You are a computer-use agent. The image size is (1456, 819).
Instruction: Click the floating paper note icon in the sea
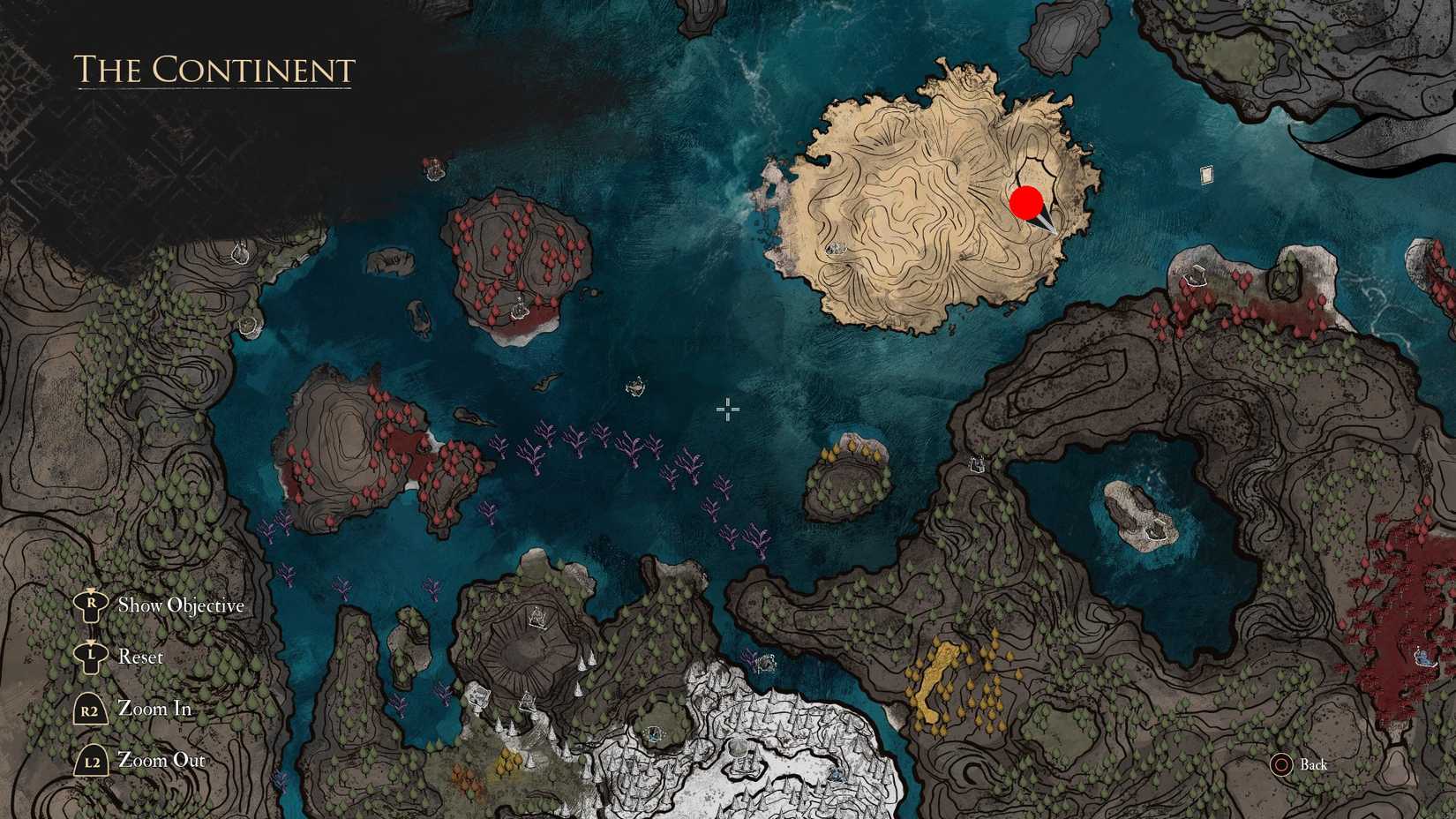[1207, 172]
